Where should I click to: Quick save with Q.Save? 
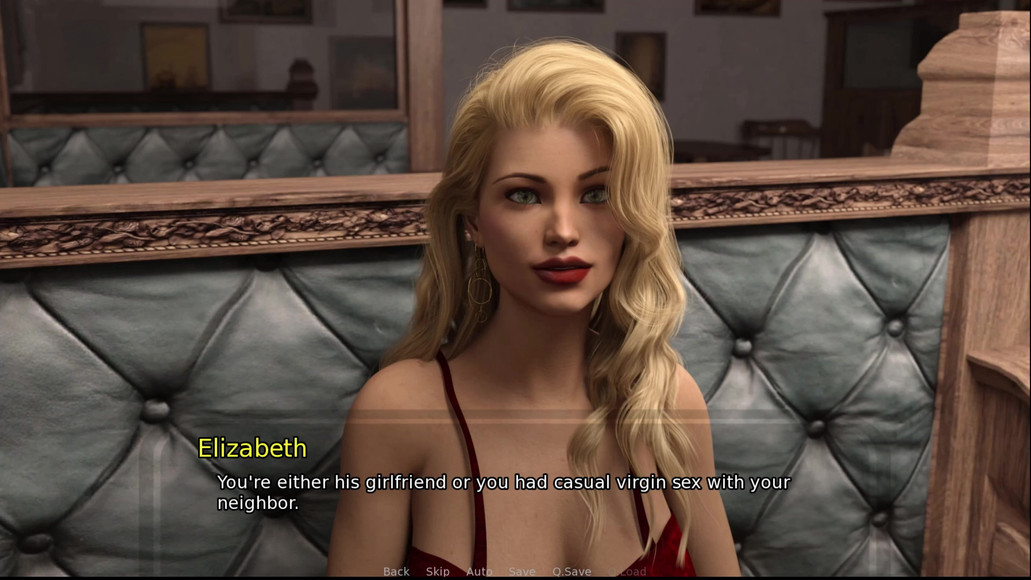click(572, 572)
